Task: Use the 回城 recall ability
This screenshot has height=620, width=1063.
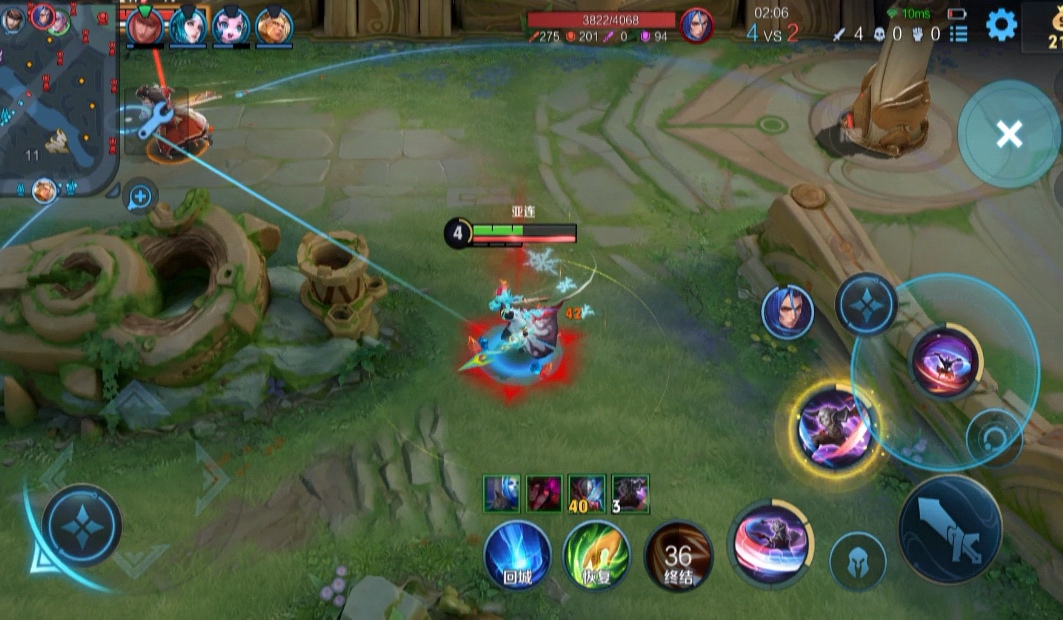Action: coord(517,554)
